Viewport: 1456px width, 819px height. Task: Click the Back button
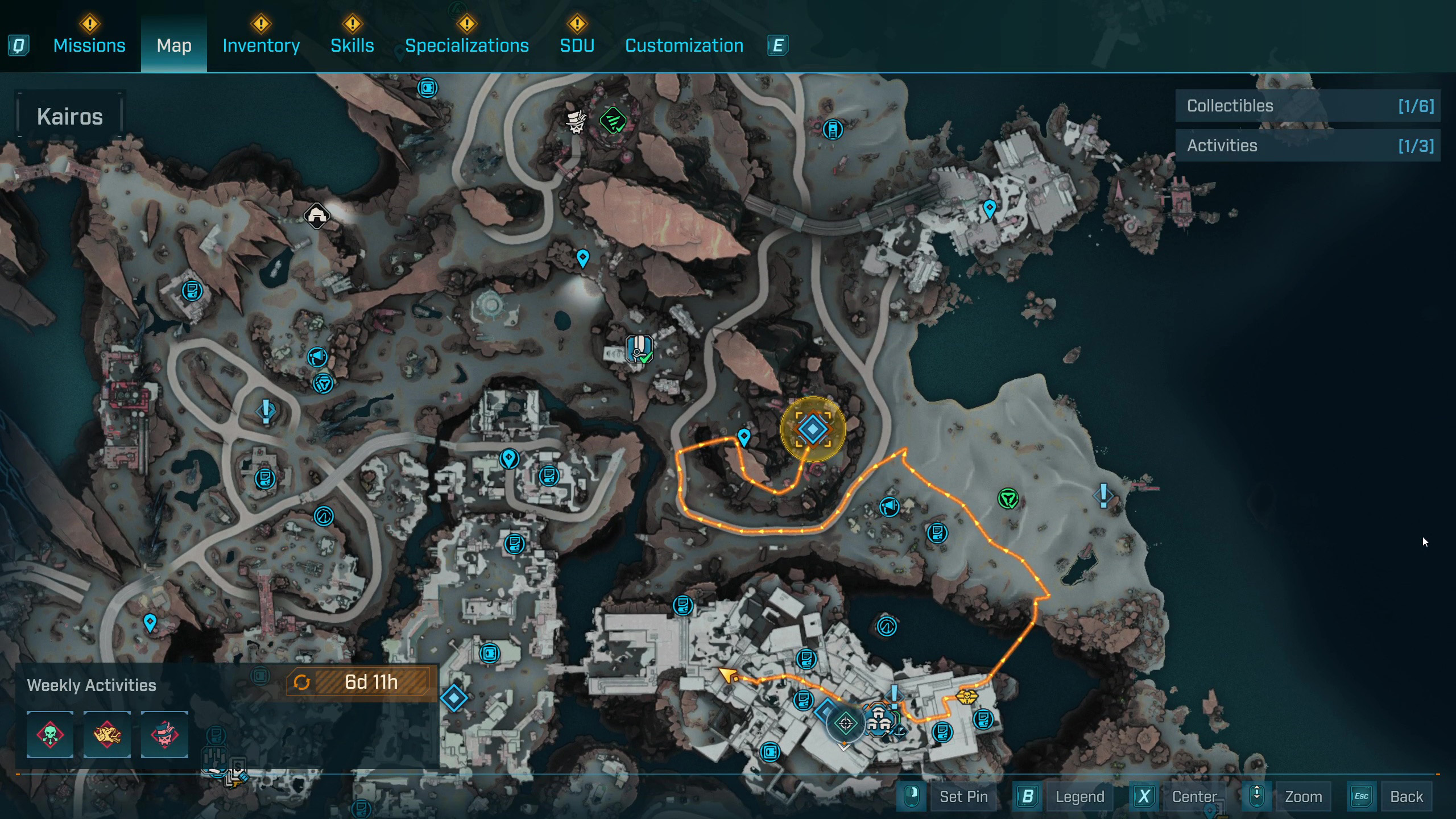[1406, 797]
